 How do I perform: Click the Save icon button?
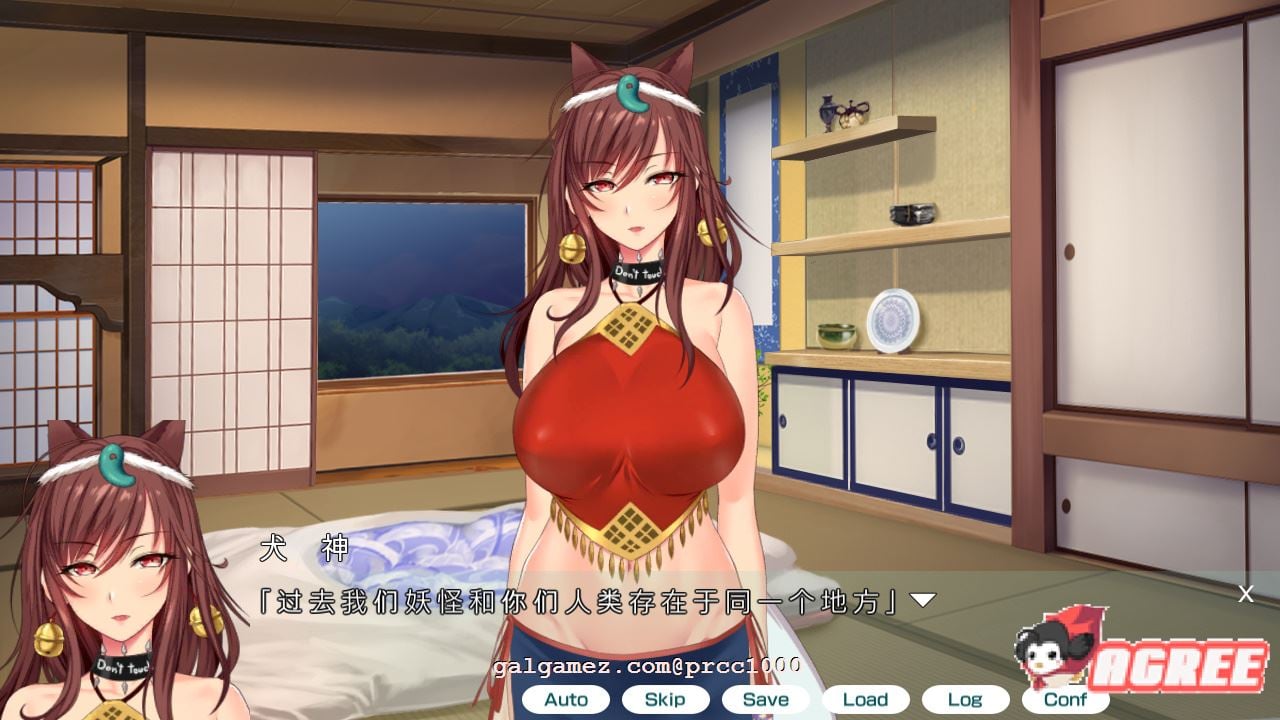point(764,699)
